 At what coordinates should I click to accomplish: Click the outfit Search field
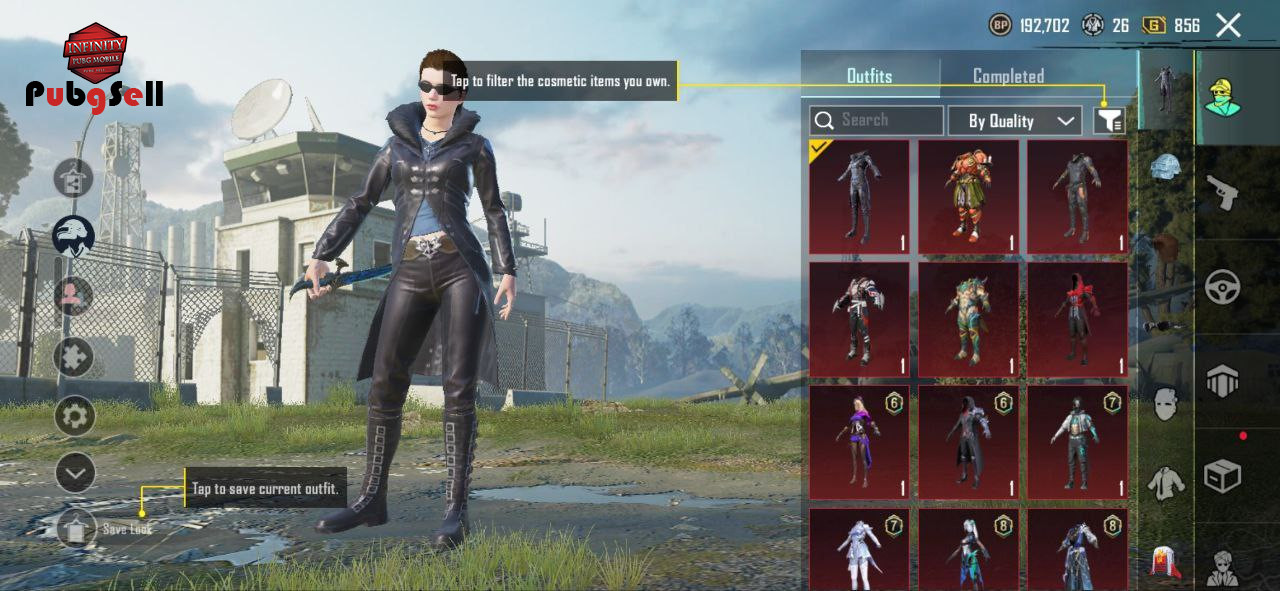click(876, 121)
